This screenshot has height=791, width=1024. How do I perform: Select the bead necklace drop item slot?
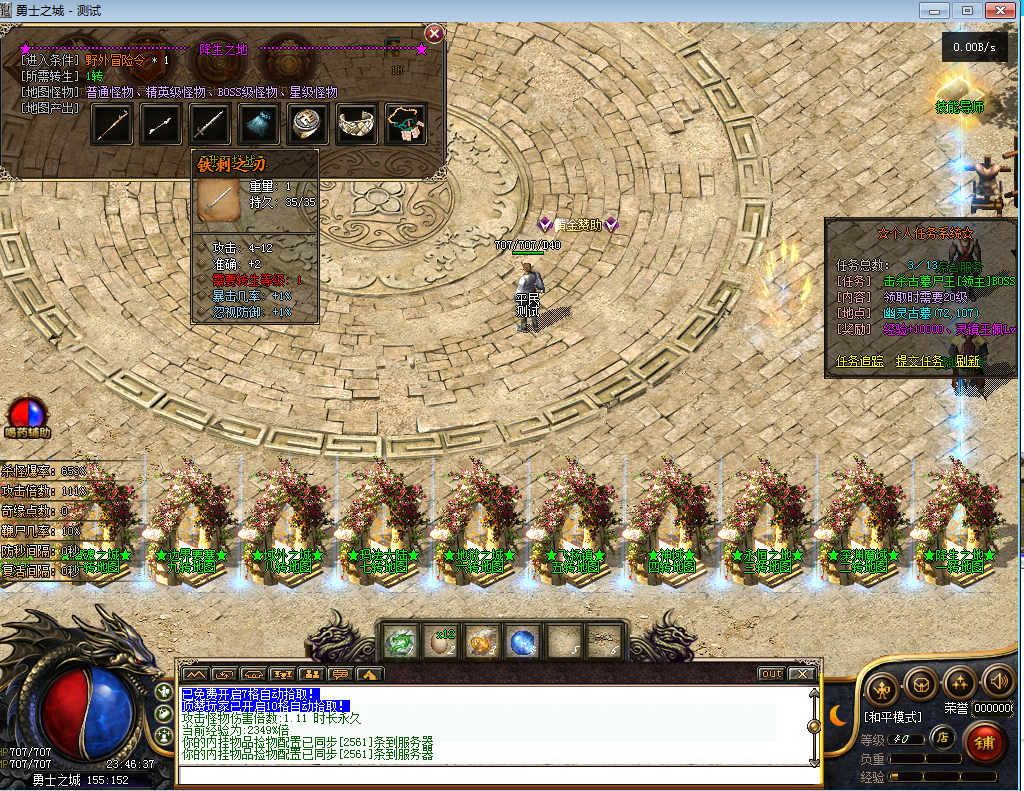click(x=406, y=124)
